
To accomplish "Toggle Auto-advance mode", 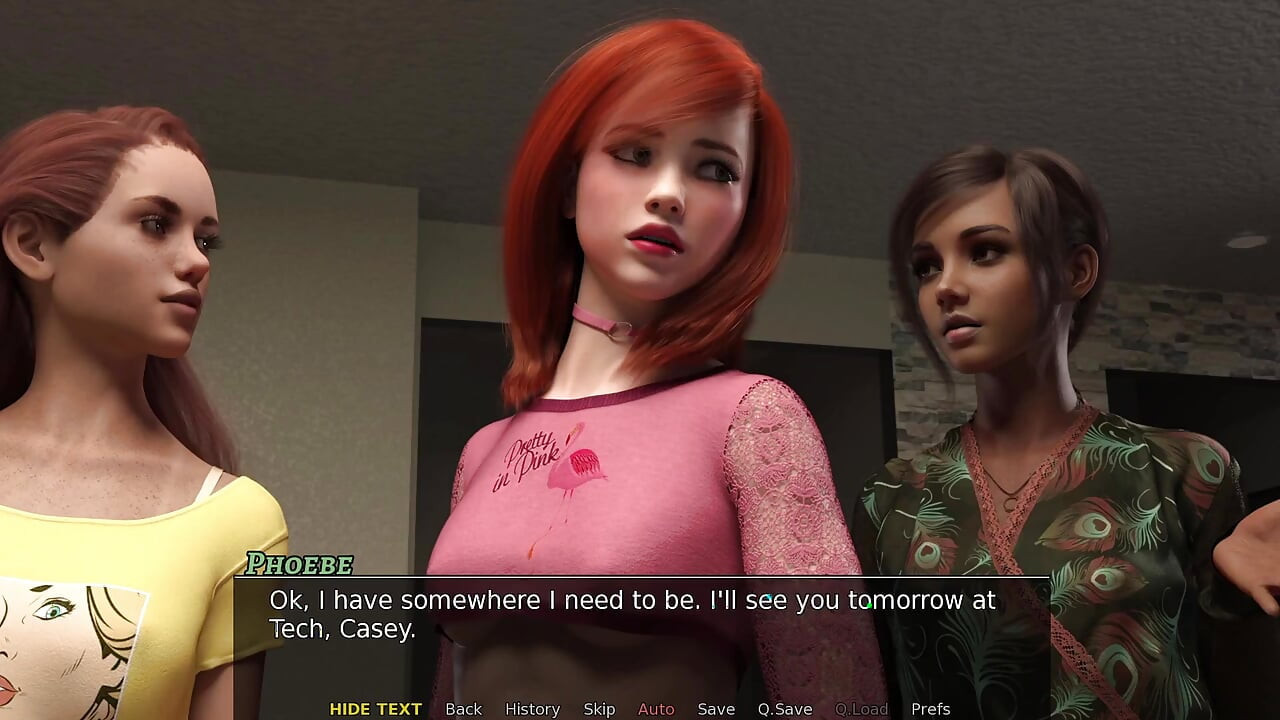I will (x=656, y=709).
